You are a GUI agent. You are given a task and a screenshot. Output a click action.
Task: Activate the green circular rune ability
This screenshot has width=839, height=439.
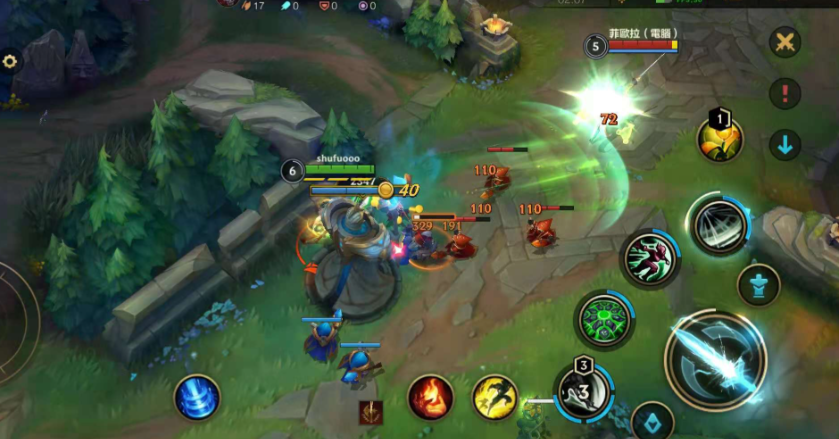(605, 320)
